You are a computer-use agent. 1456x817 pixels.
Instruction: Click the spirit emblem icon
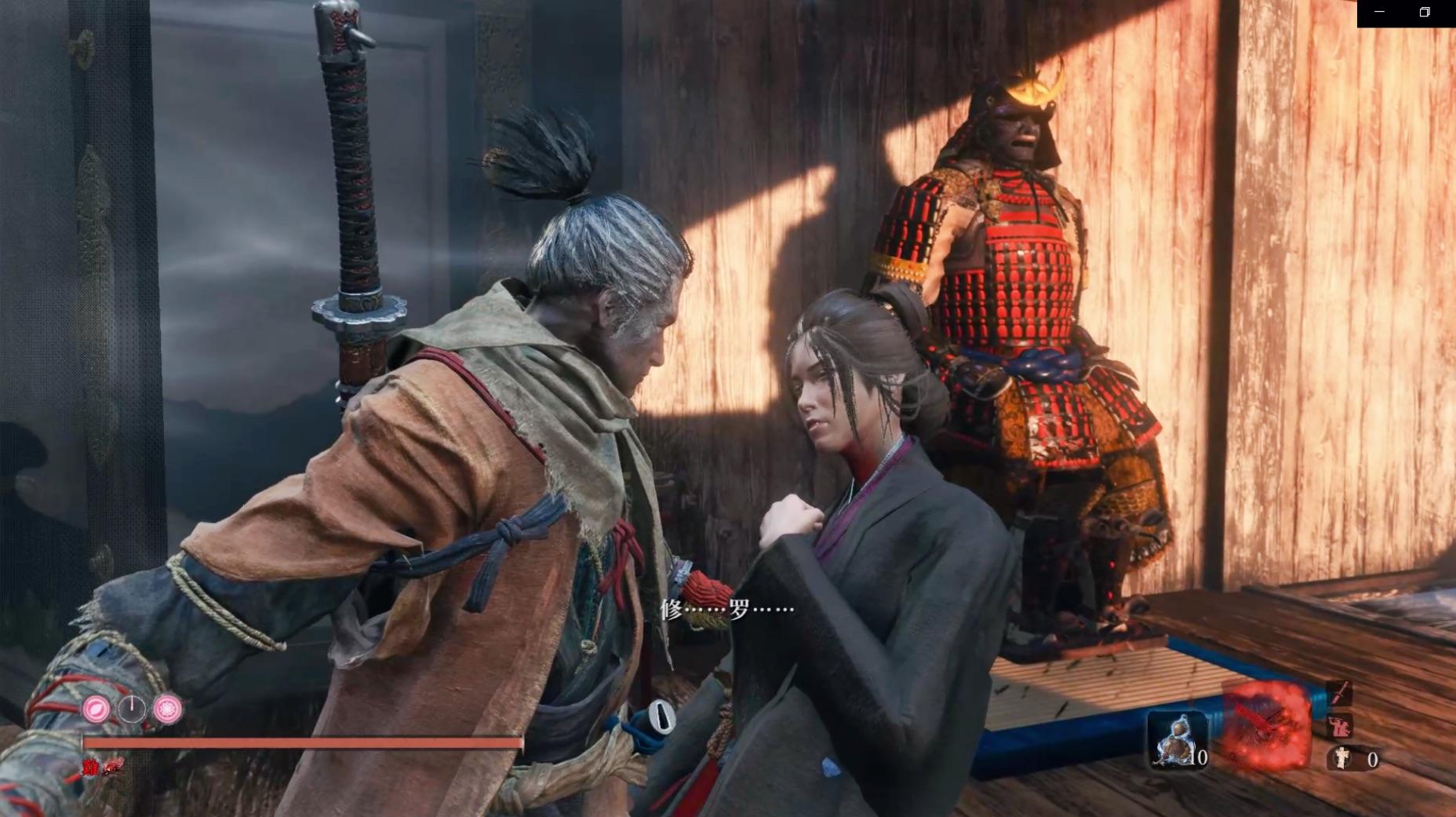coord(1342,758)
